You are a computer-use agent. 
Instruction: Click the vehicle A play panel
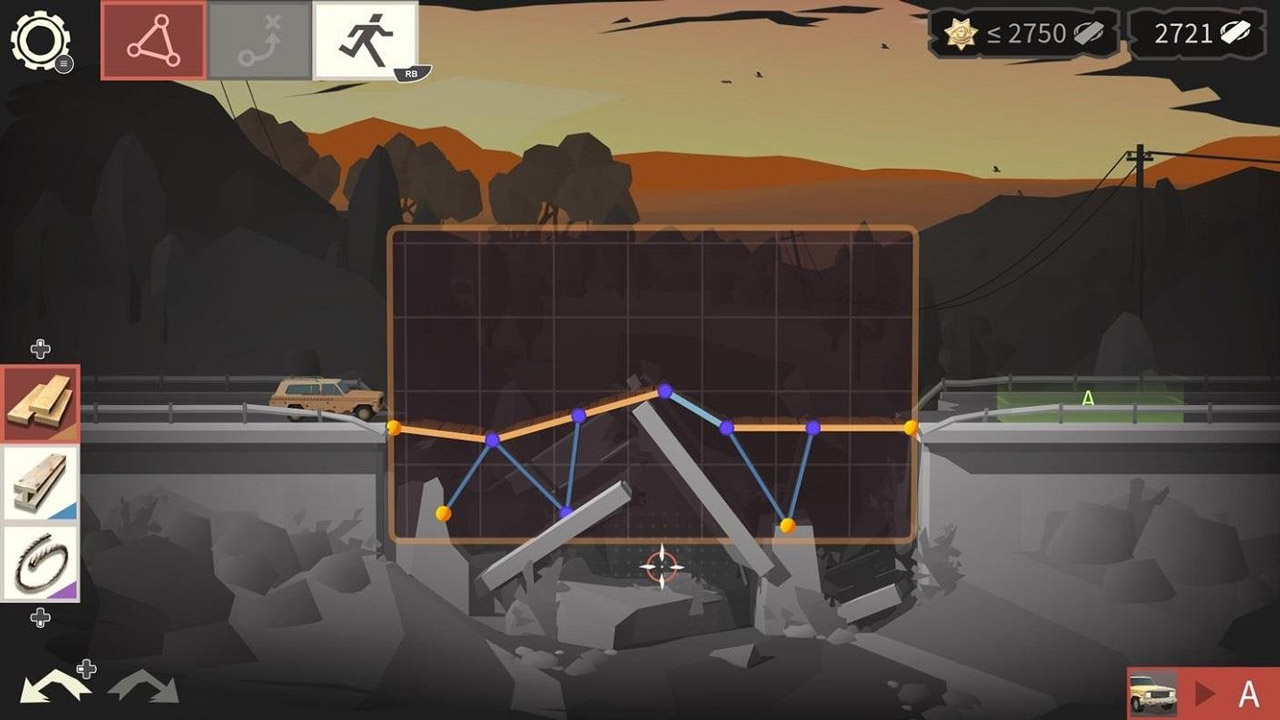1203,693
